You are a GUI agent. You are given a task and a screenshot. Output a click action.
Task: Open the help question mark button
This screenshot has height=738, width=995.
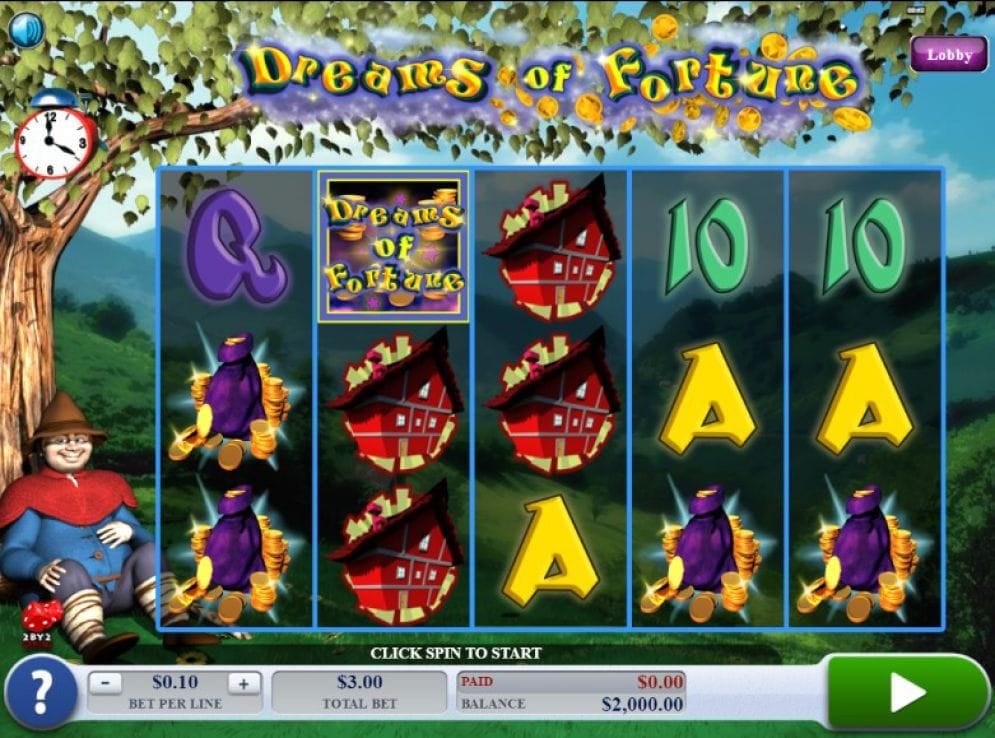click(x=41, y=692)
